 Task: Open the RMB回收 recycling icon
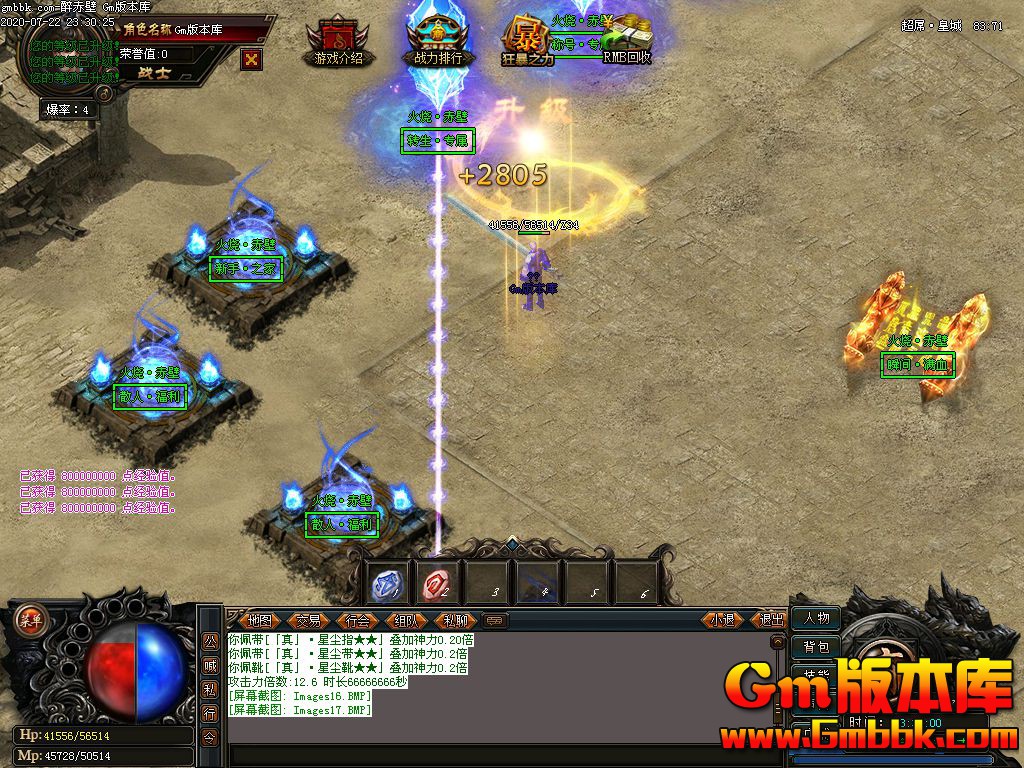pos(627,42)
